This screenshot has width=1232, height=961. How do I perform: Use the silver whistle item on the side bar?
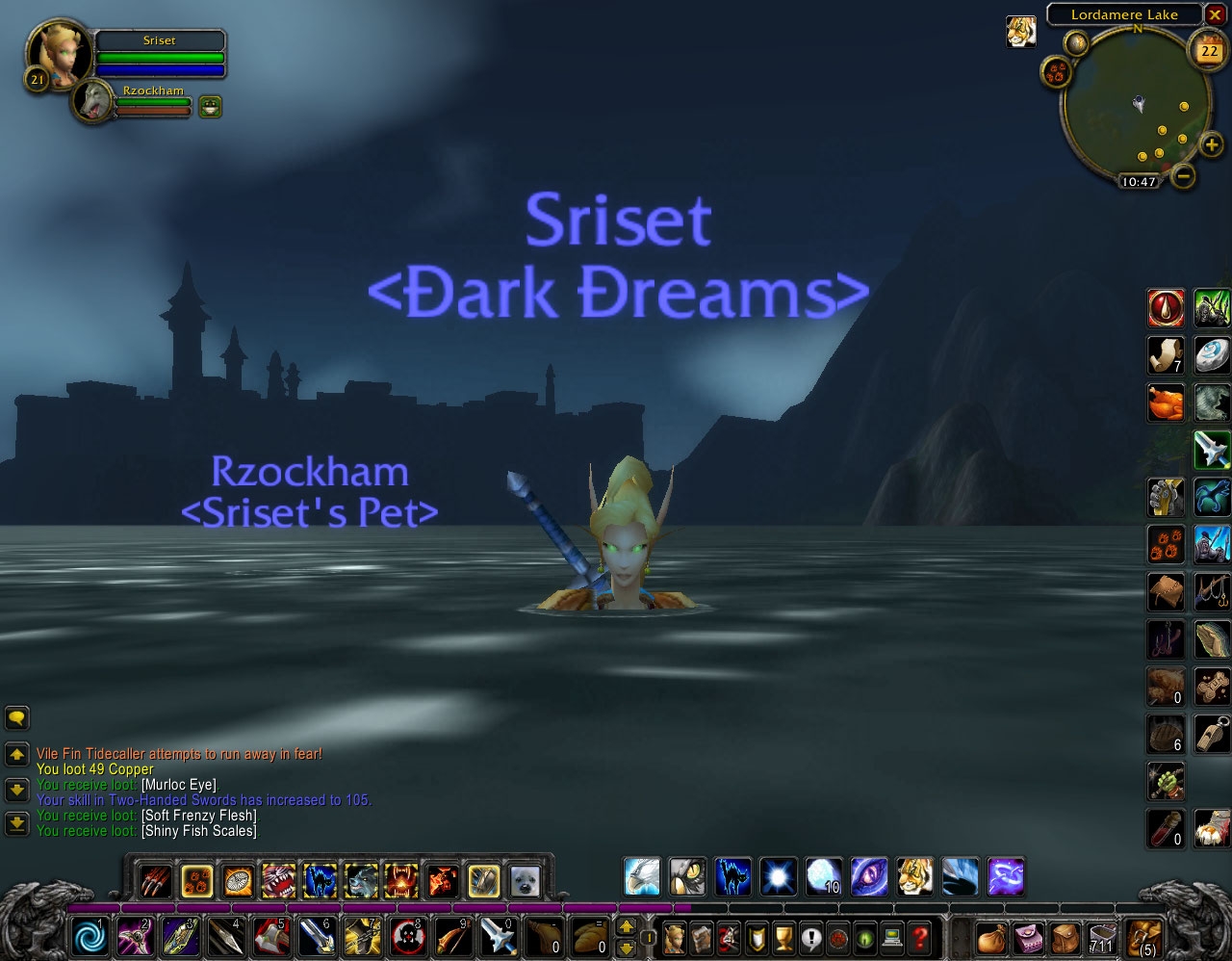[x=1212, y=734]
